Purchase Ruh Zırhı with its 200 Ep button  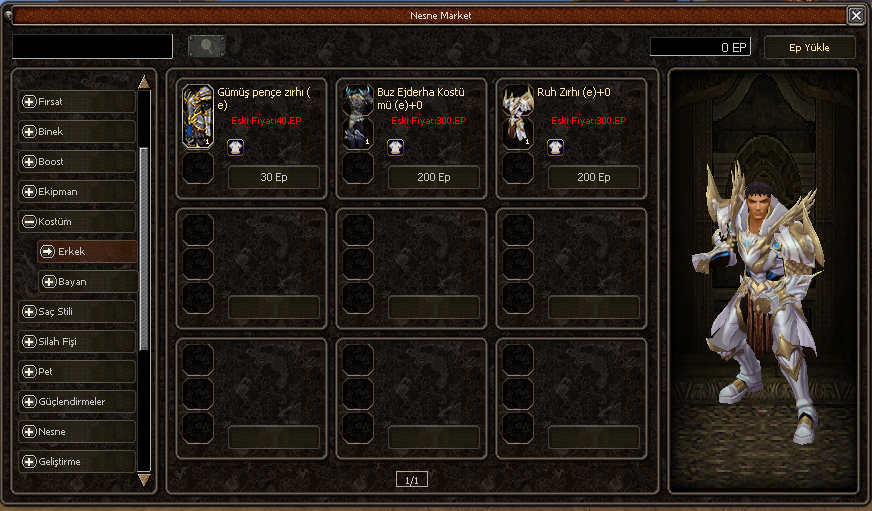click(593, 177)
